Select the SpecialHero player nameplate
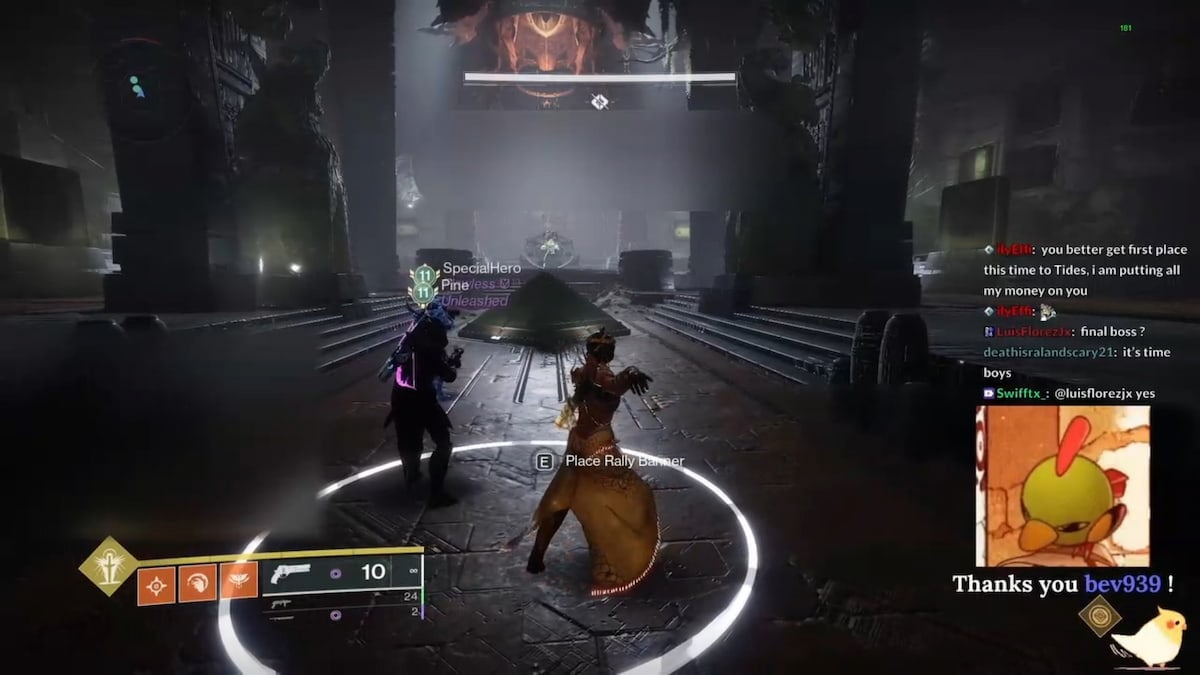 tap(482, 268)
